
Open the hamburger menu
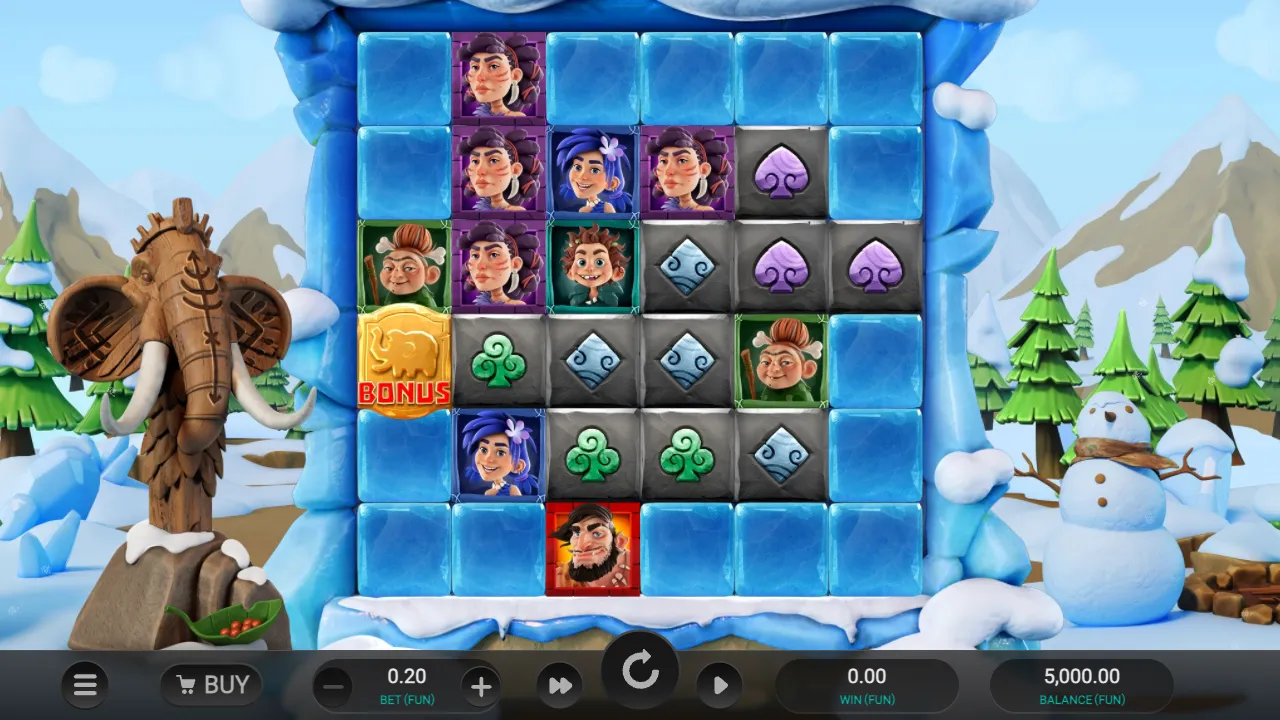[85, 685]
